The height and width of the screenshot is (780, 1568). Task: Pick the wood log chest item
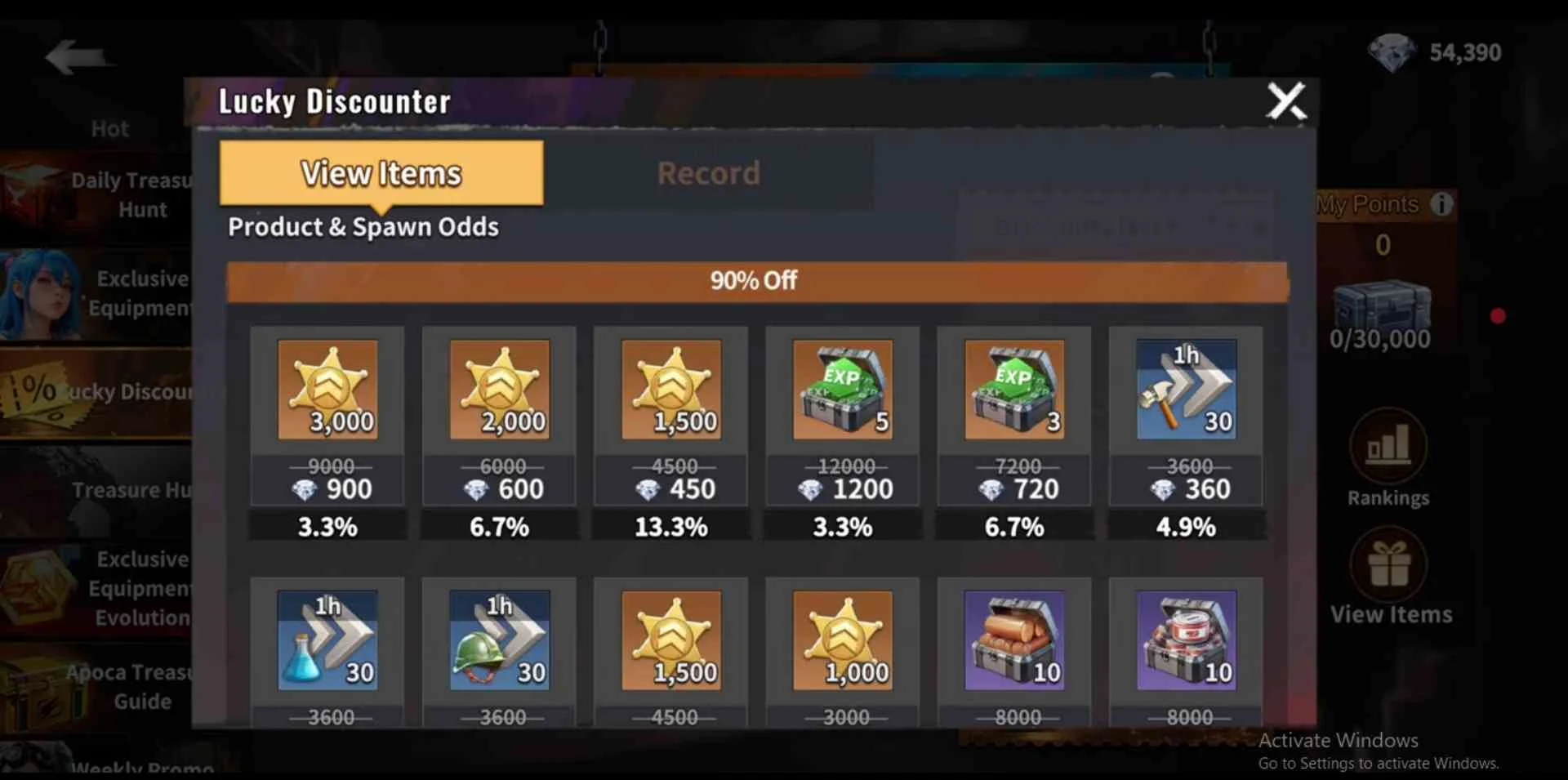tap(1013, 640)
